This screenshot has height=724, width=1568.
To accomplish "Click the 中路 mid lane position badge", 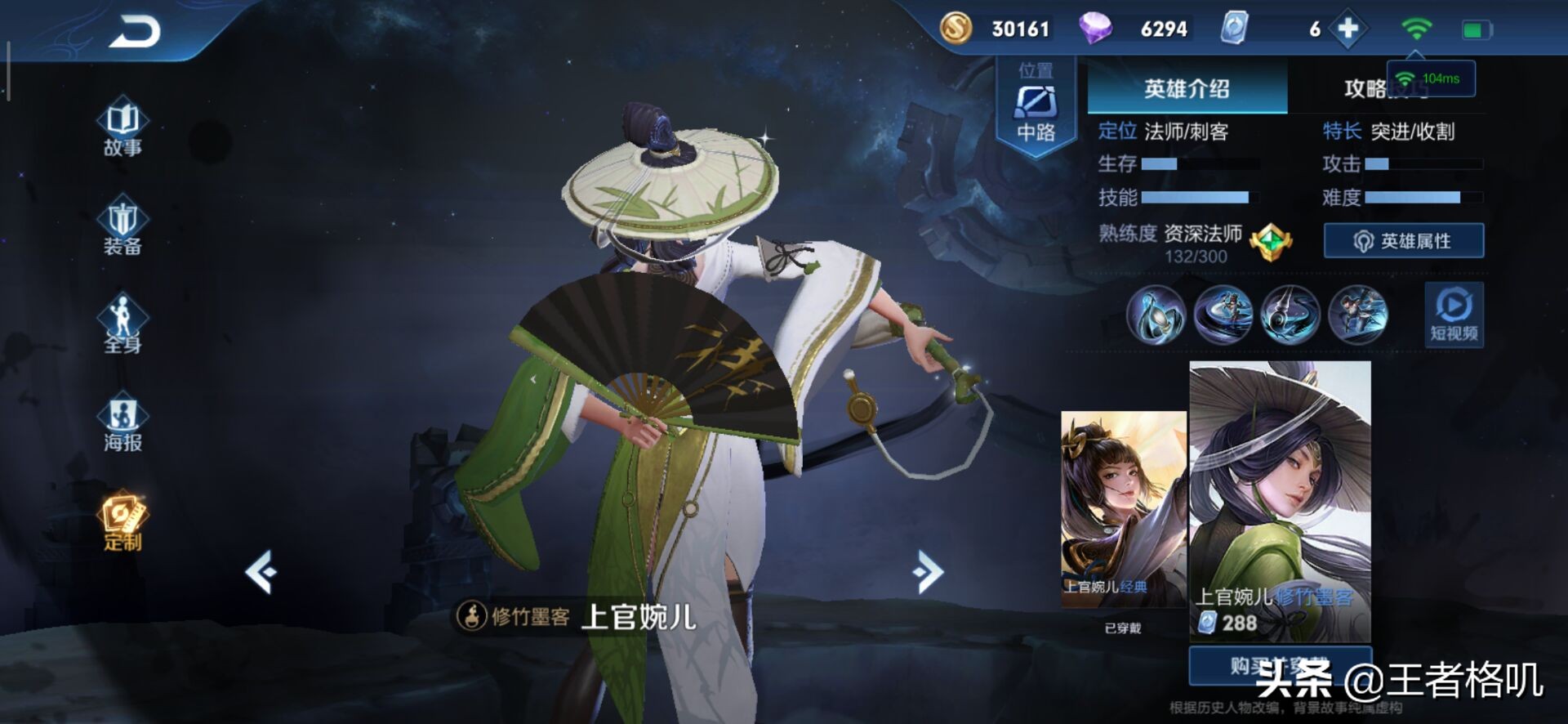I will coord(1036,108).
